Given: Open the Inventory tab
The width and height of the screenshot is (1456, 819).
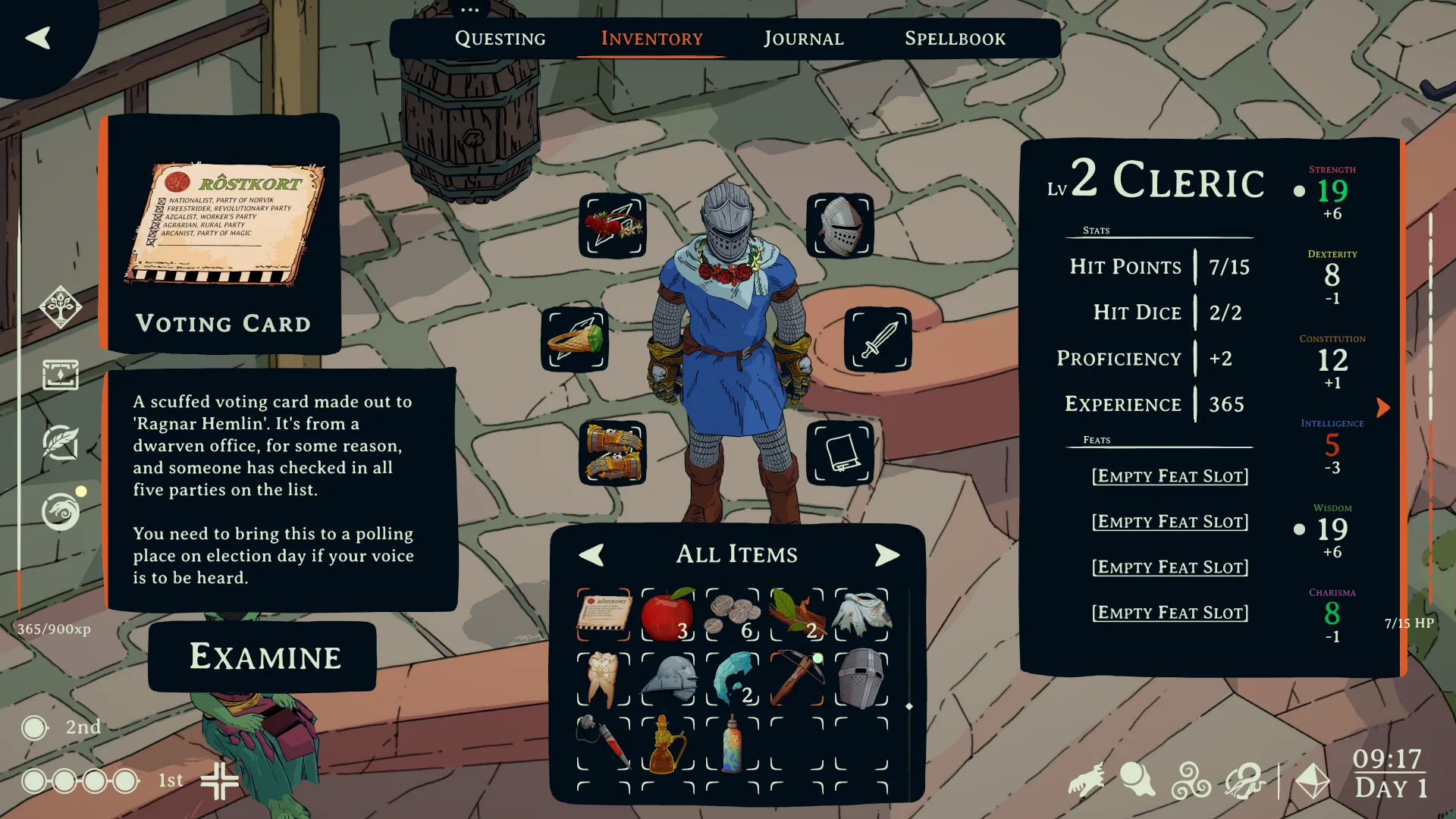Looking at the screenshot, I should (x=651, y=39).
